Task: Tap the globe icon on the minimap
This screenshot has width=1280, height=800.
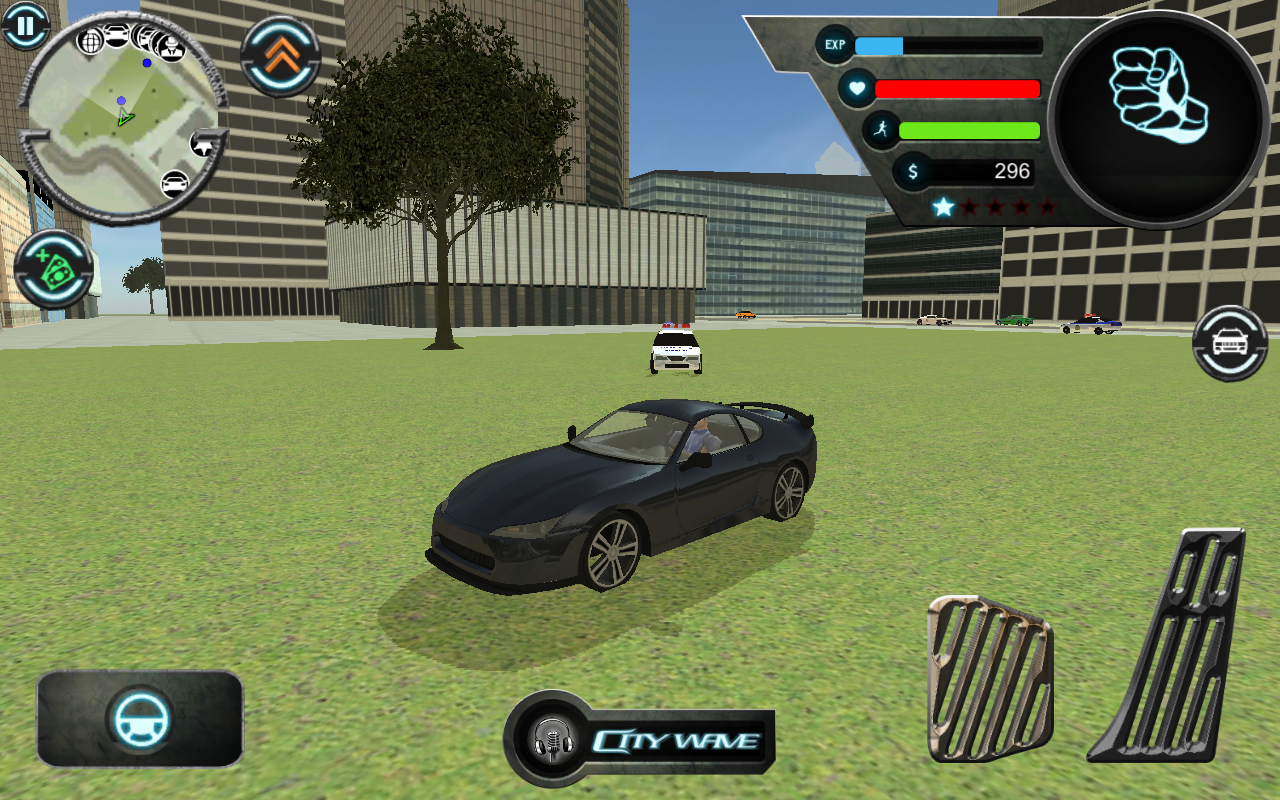Action: click(x=90, y=41)
